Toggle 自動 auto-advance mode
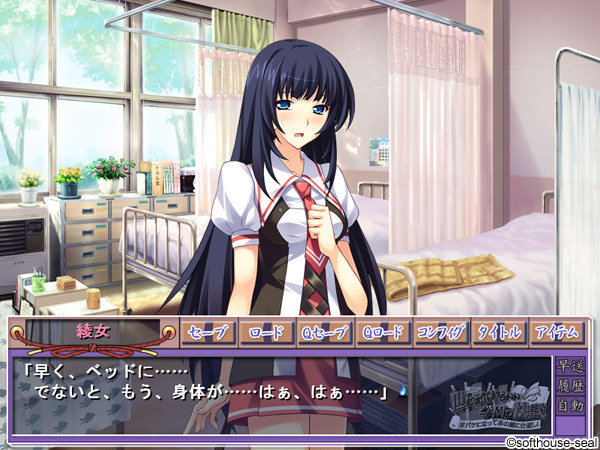The width and height of the screenshot is (600, 450). pyautogui.click(x=571, y=406)
